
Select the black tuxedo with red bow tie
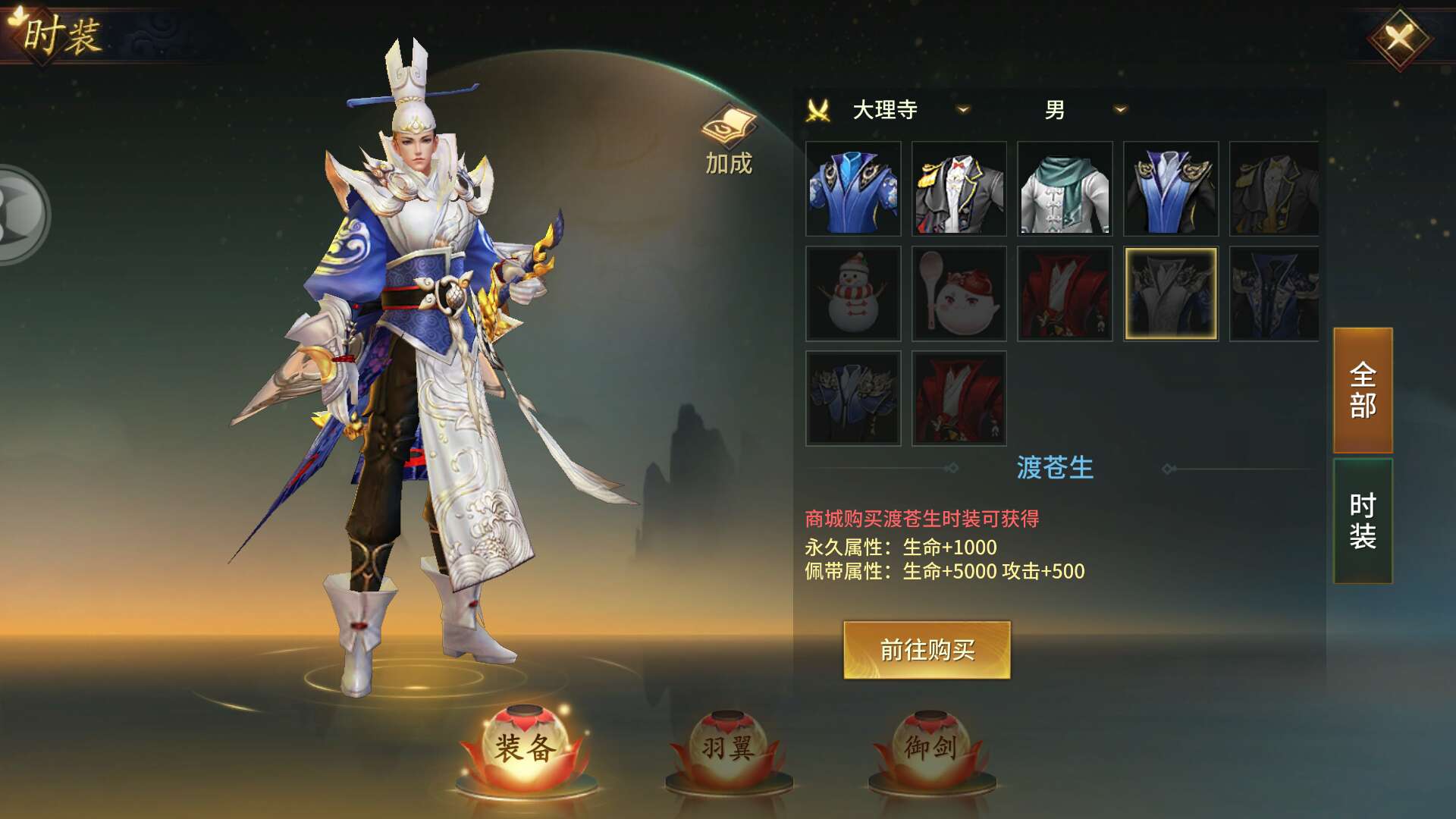tap(959, 189)
